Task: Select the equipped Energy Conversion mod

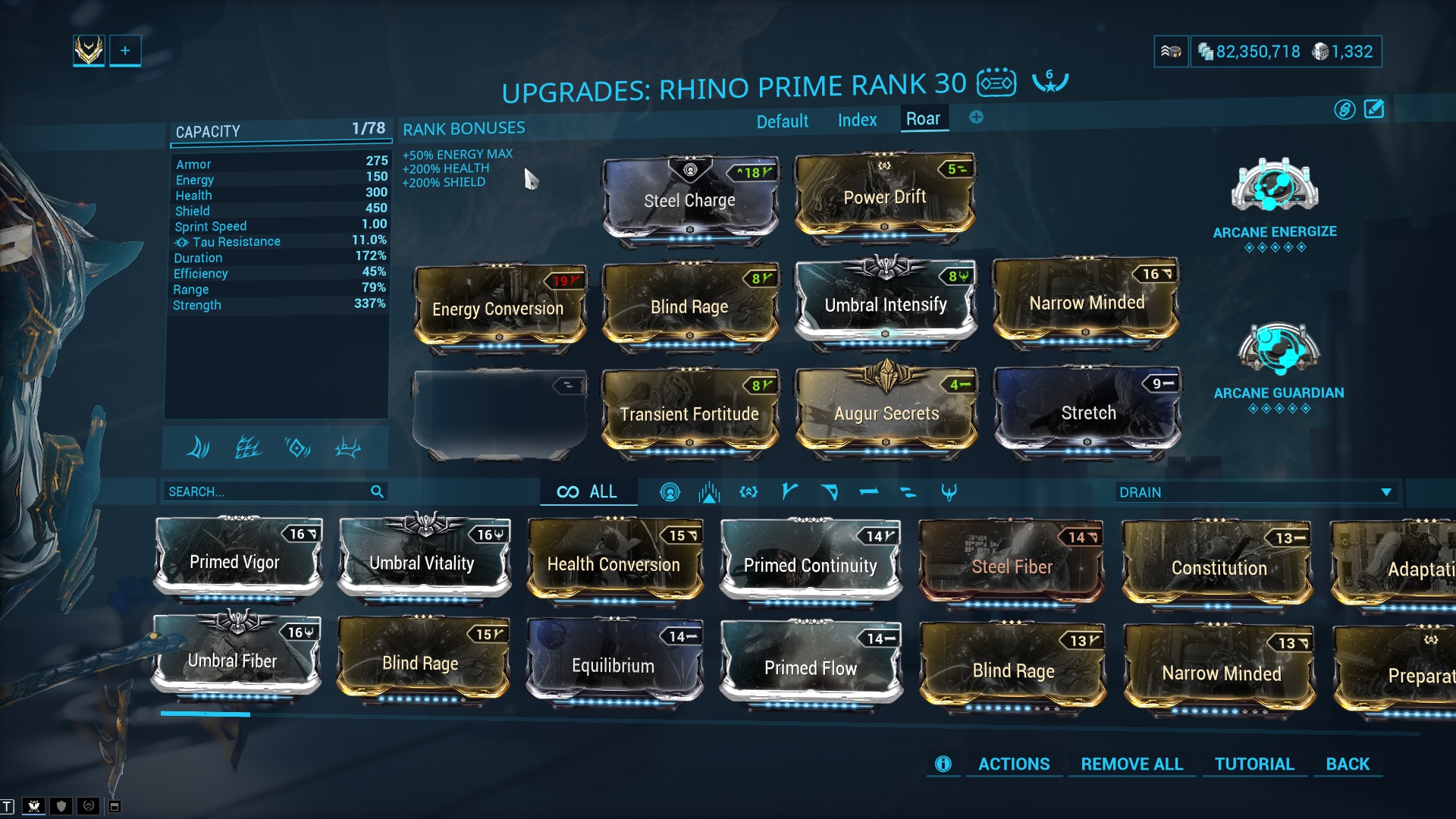Action: (498, 309)
